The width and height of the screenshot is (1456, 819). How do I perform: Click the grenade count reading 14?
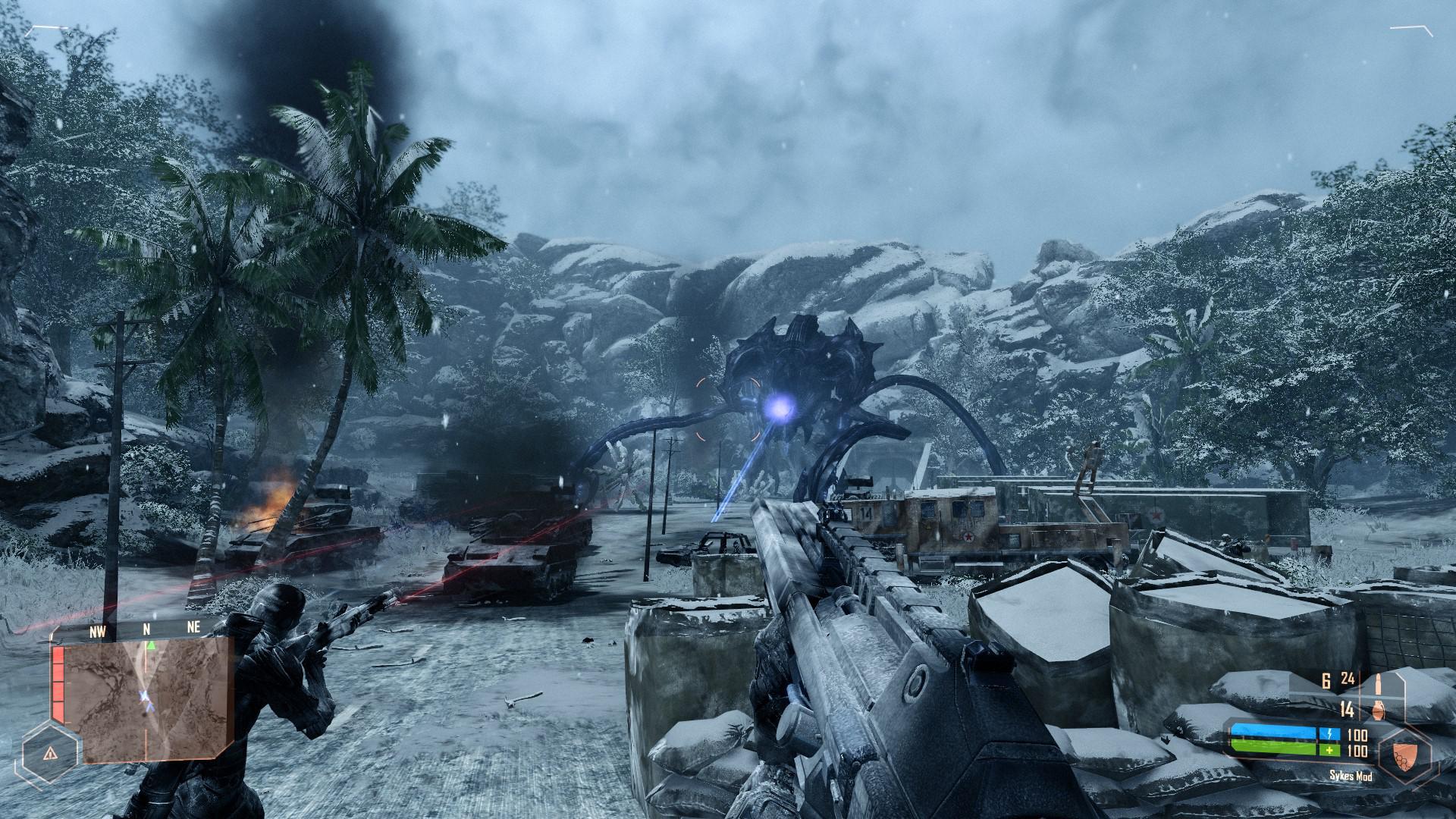click(1348, 710)
